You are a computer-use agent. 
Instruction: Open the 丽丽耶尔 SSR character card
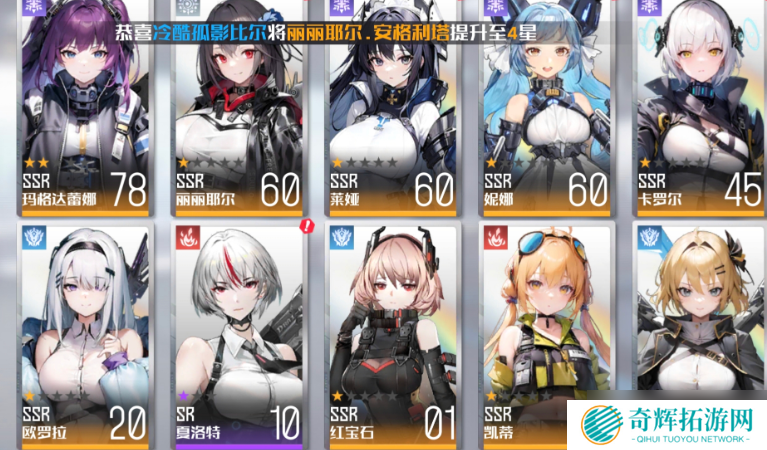[x=239, y=110]
